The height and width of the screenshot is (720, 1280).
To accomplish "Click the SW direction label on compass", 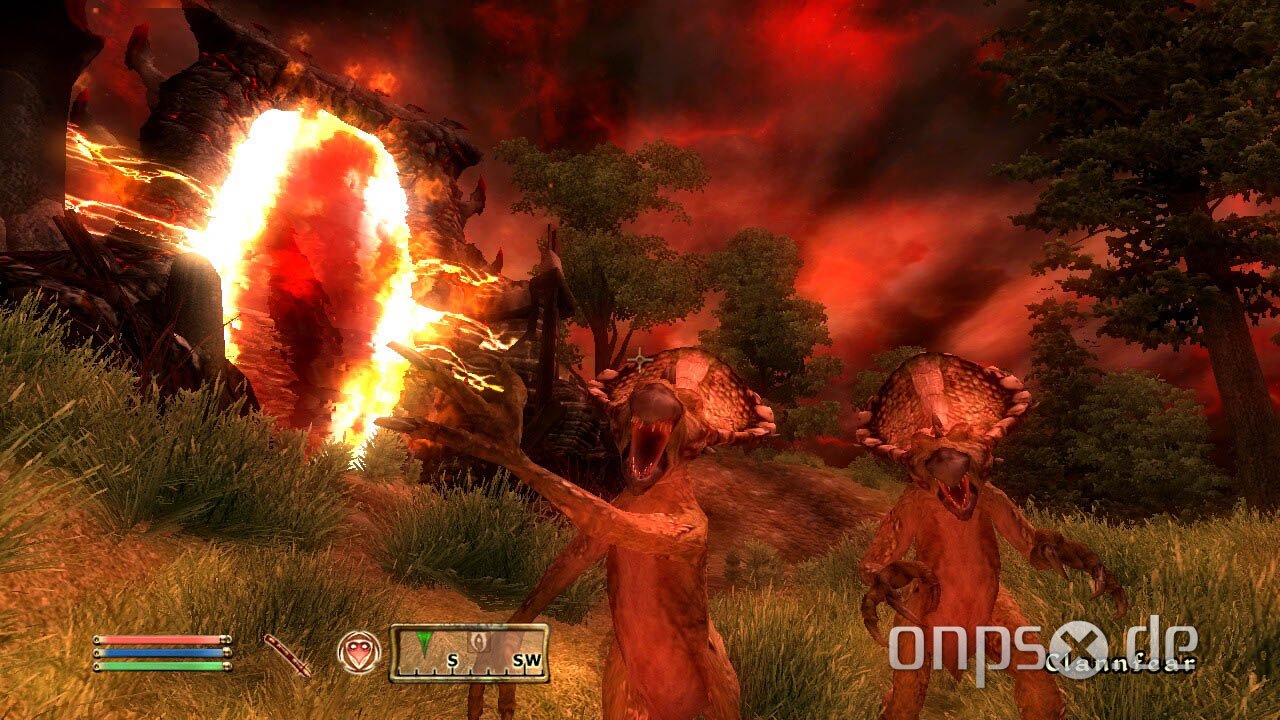I will (527, 658).
